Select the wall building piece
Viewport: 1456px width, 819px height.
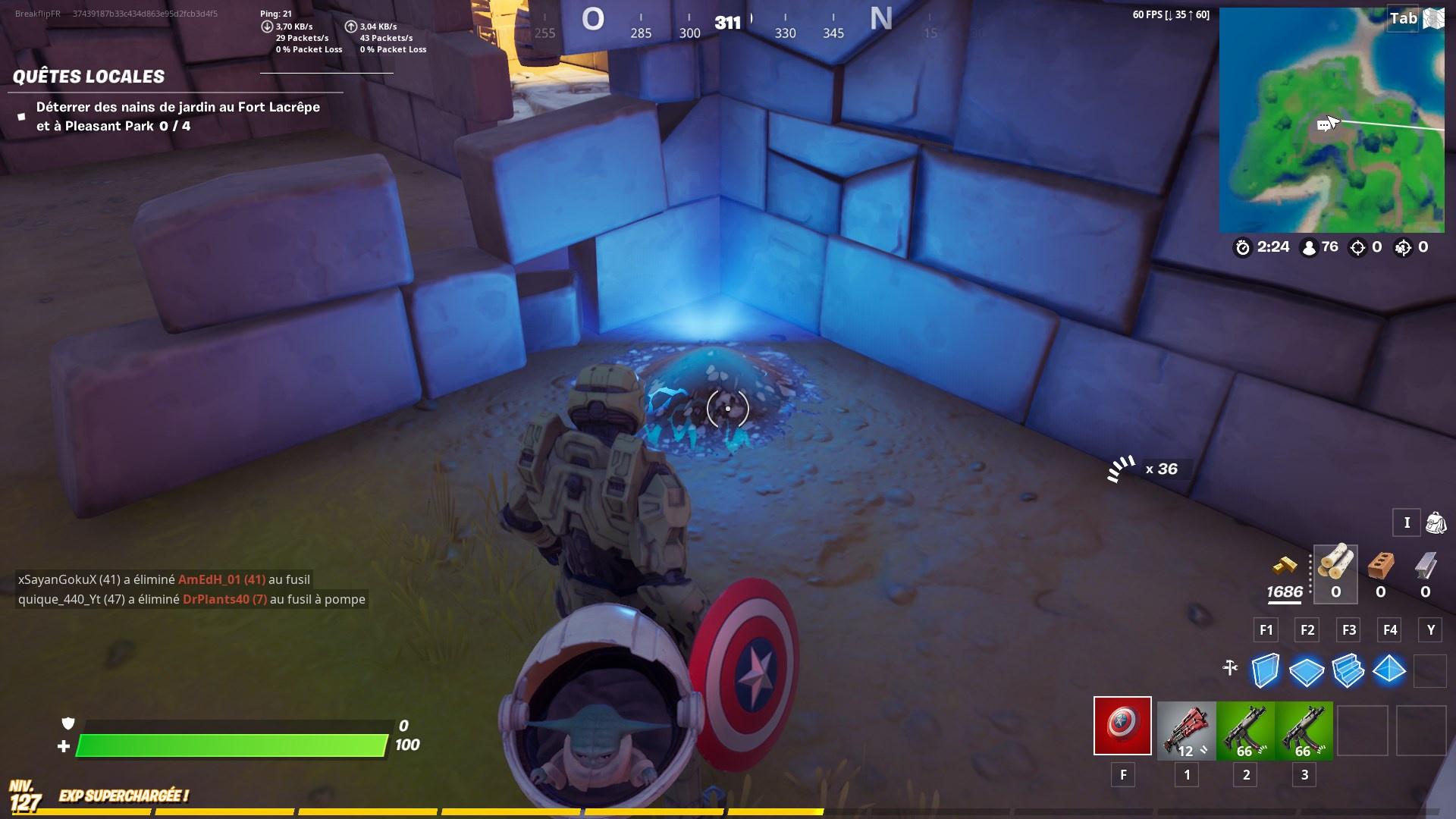point(1265,671)
